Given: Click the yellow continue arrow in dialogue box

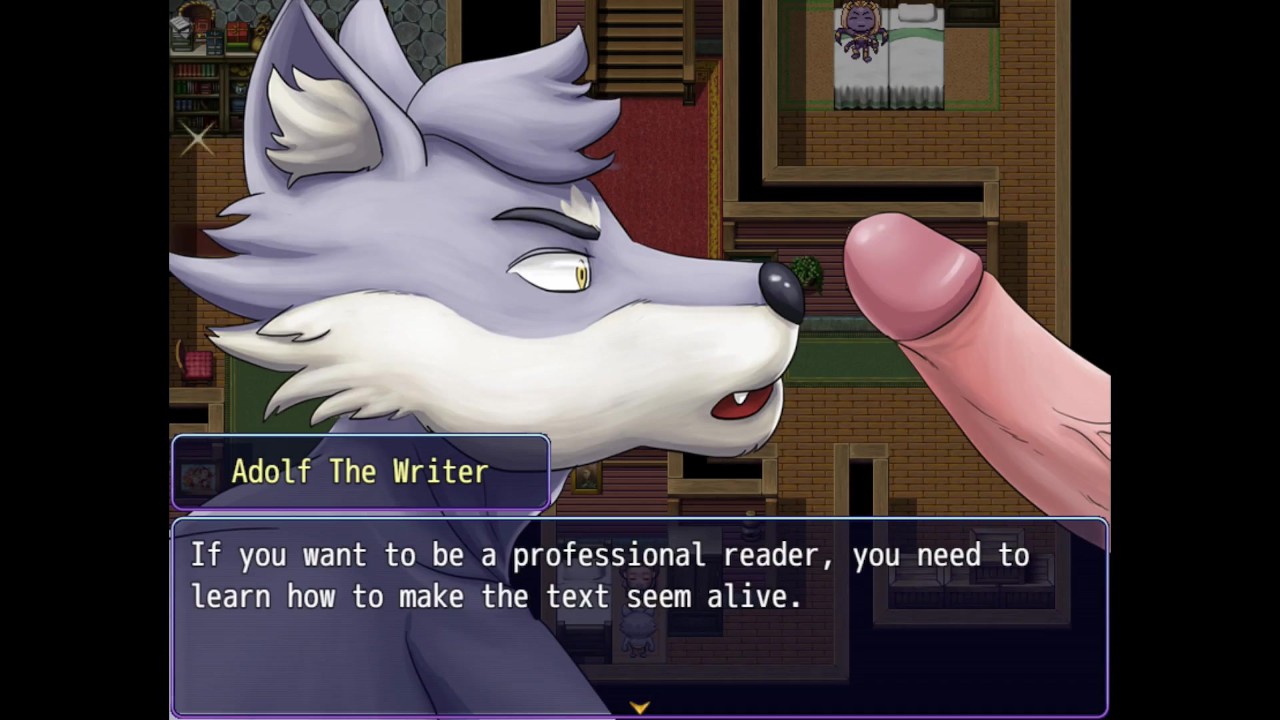Looking at the screenshot, I should 640,707.
